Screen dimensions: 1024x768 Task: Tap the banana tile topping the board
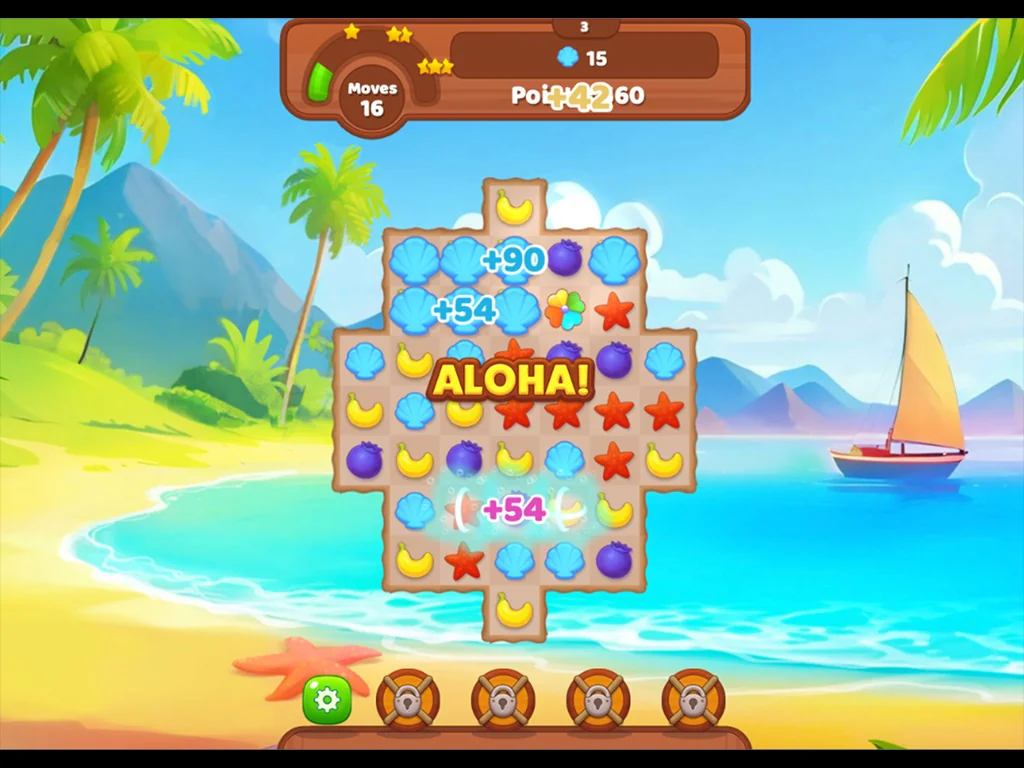tap(514, 207)
